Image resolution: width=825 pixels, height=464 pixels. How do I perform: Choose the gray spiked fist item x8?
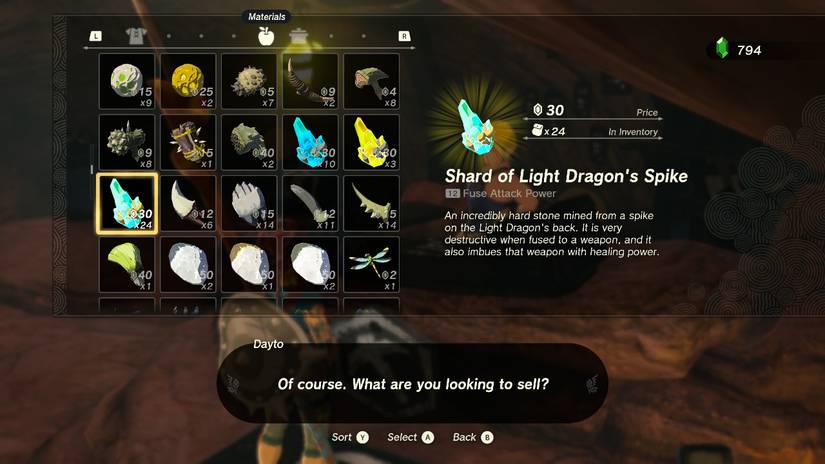tap(127, 142)
